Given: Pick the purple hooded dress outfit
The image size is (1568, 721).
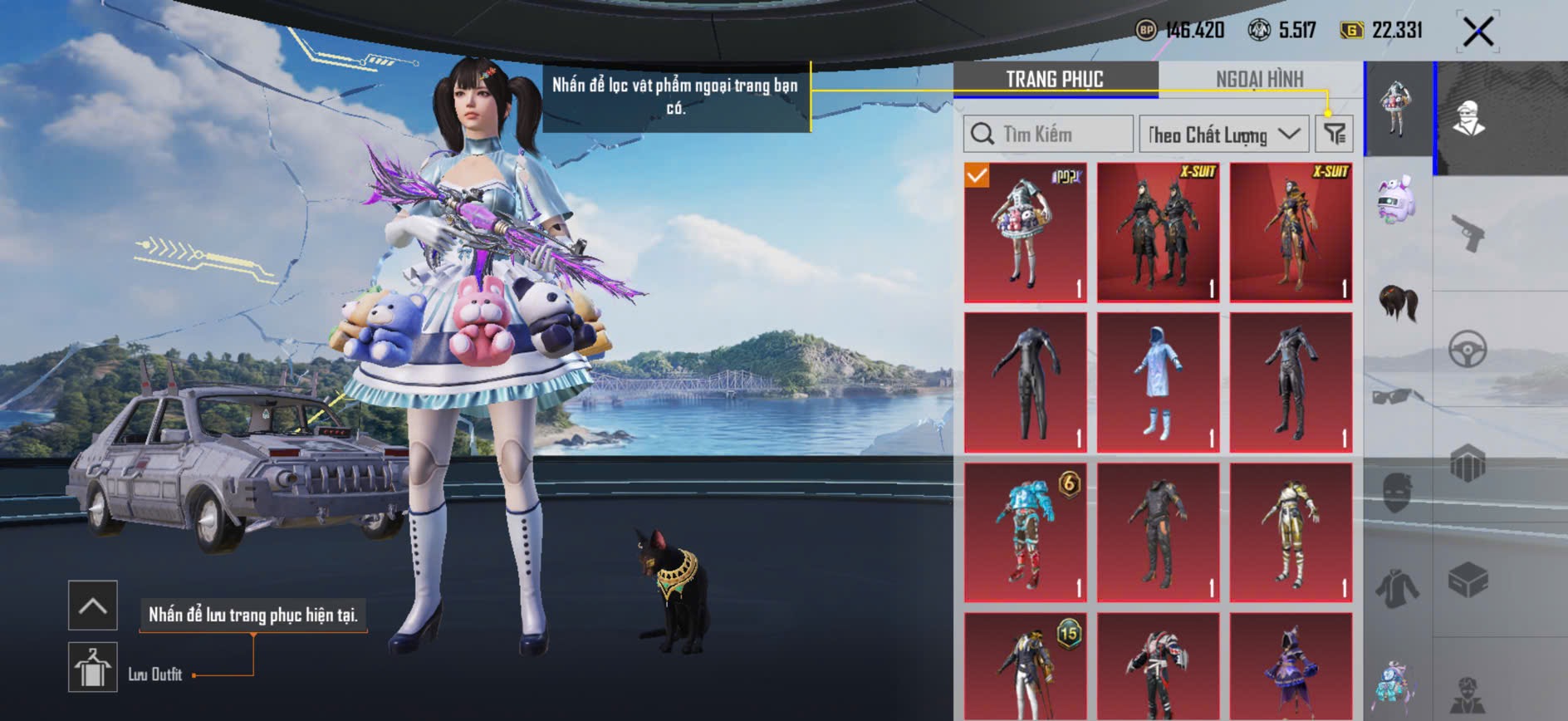Looking at the screenshot, I should coord(1291,667).
